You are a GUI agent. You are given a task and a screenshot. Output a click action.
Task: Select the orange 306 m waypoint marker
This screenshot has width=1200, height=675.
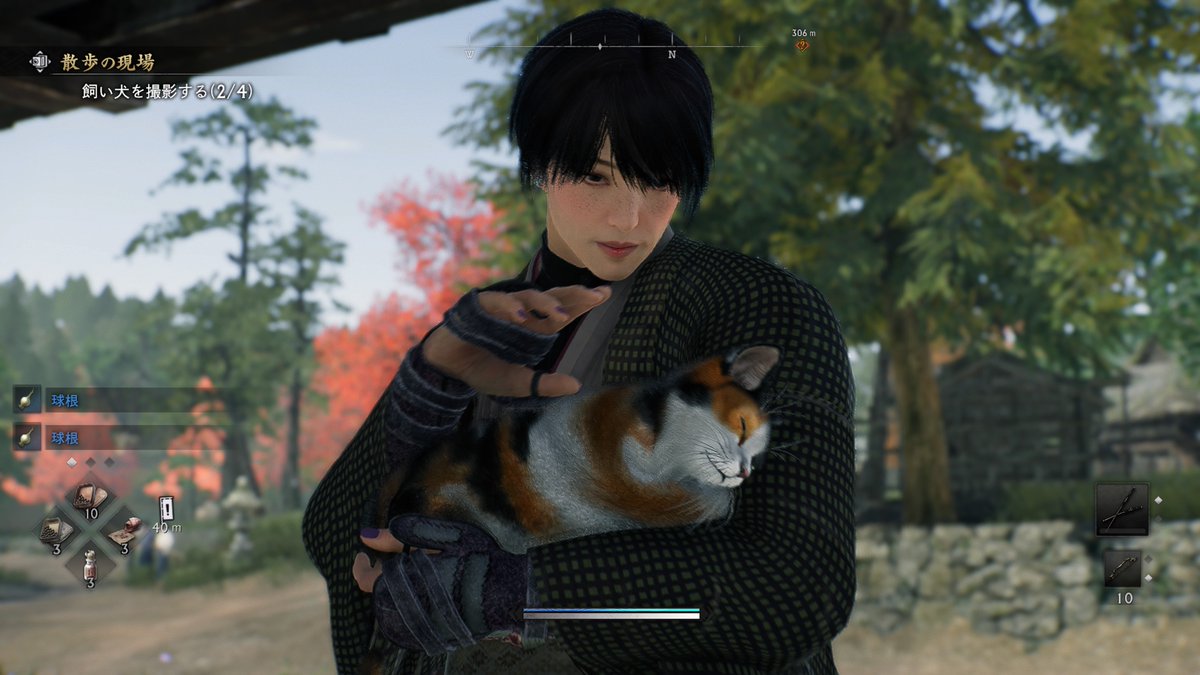tap(802, 45)
